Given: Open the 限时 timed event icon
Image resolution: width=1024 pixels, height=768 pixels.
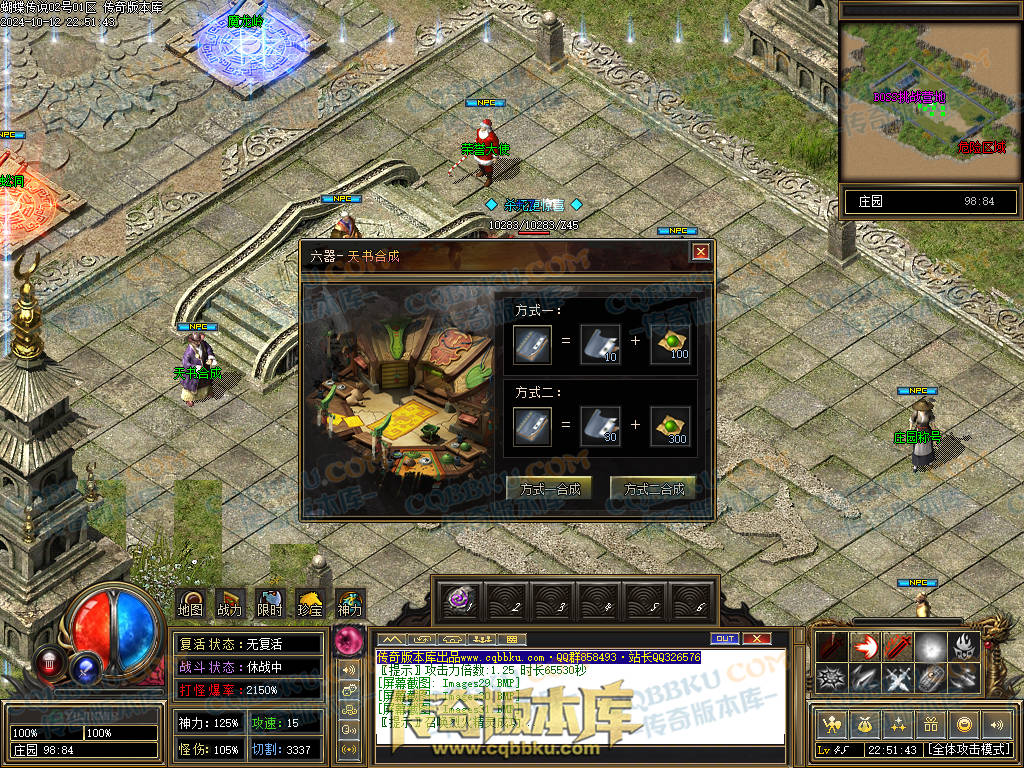Looking at the screenshot, I should [269, 603].
